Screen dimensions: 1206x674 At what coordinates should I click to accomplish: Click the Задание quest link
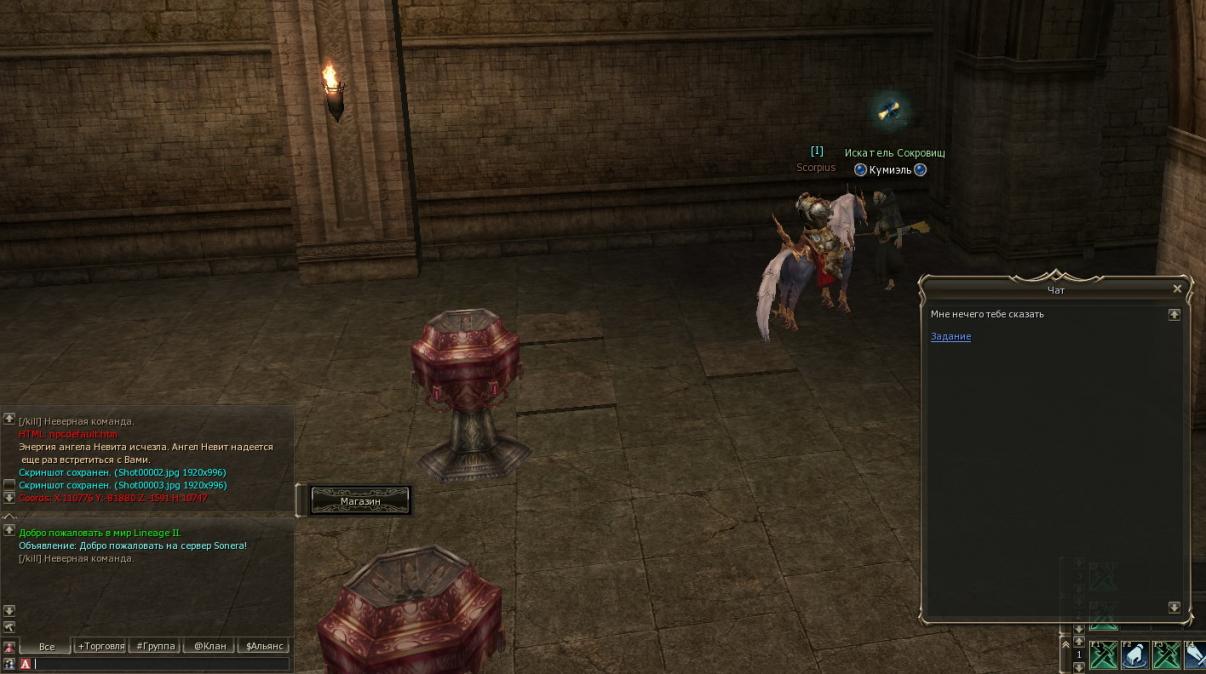click(950, 337)
